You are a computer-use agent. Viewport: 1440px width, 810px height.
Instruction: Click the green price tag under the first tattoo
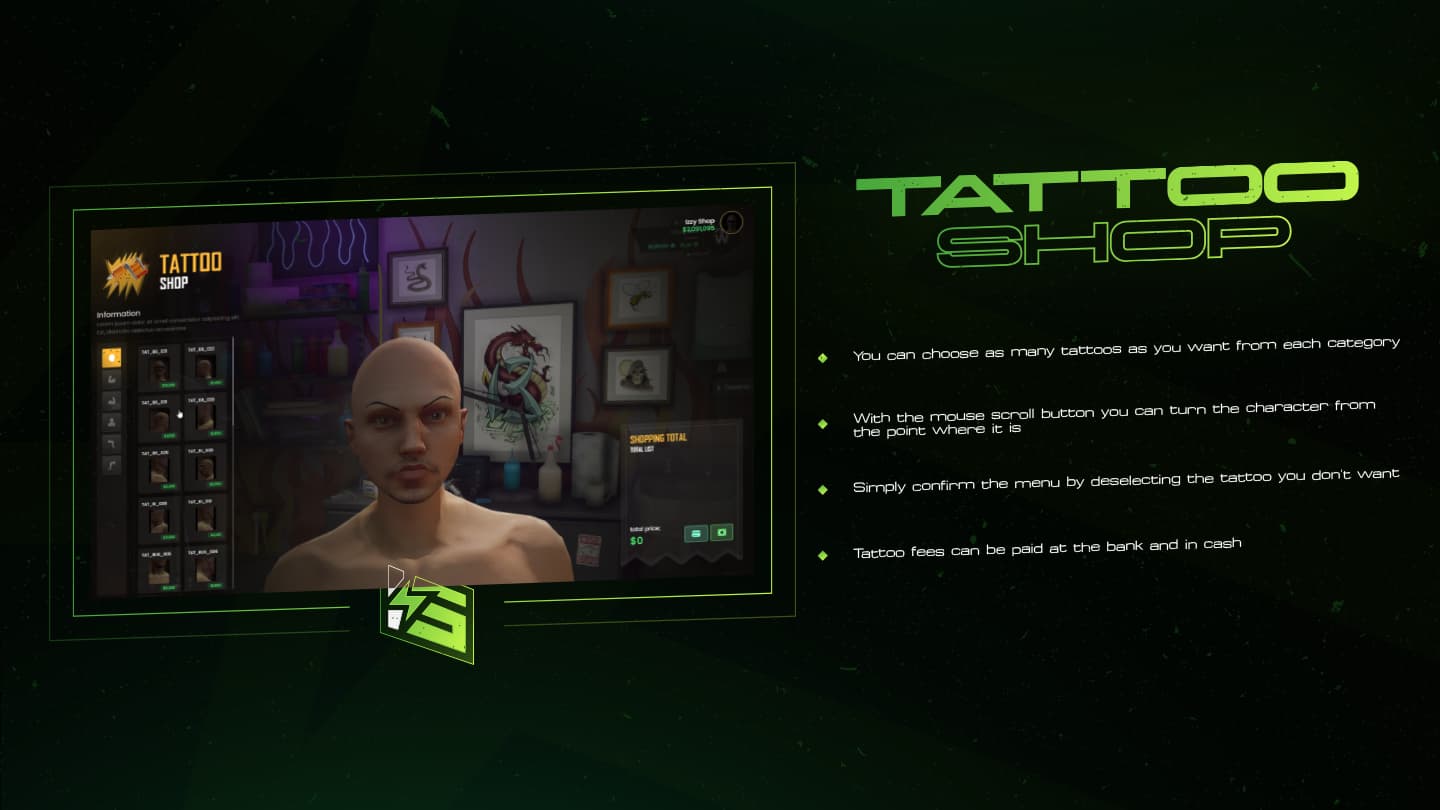coord(168,386)
